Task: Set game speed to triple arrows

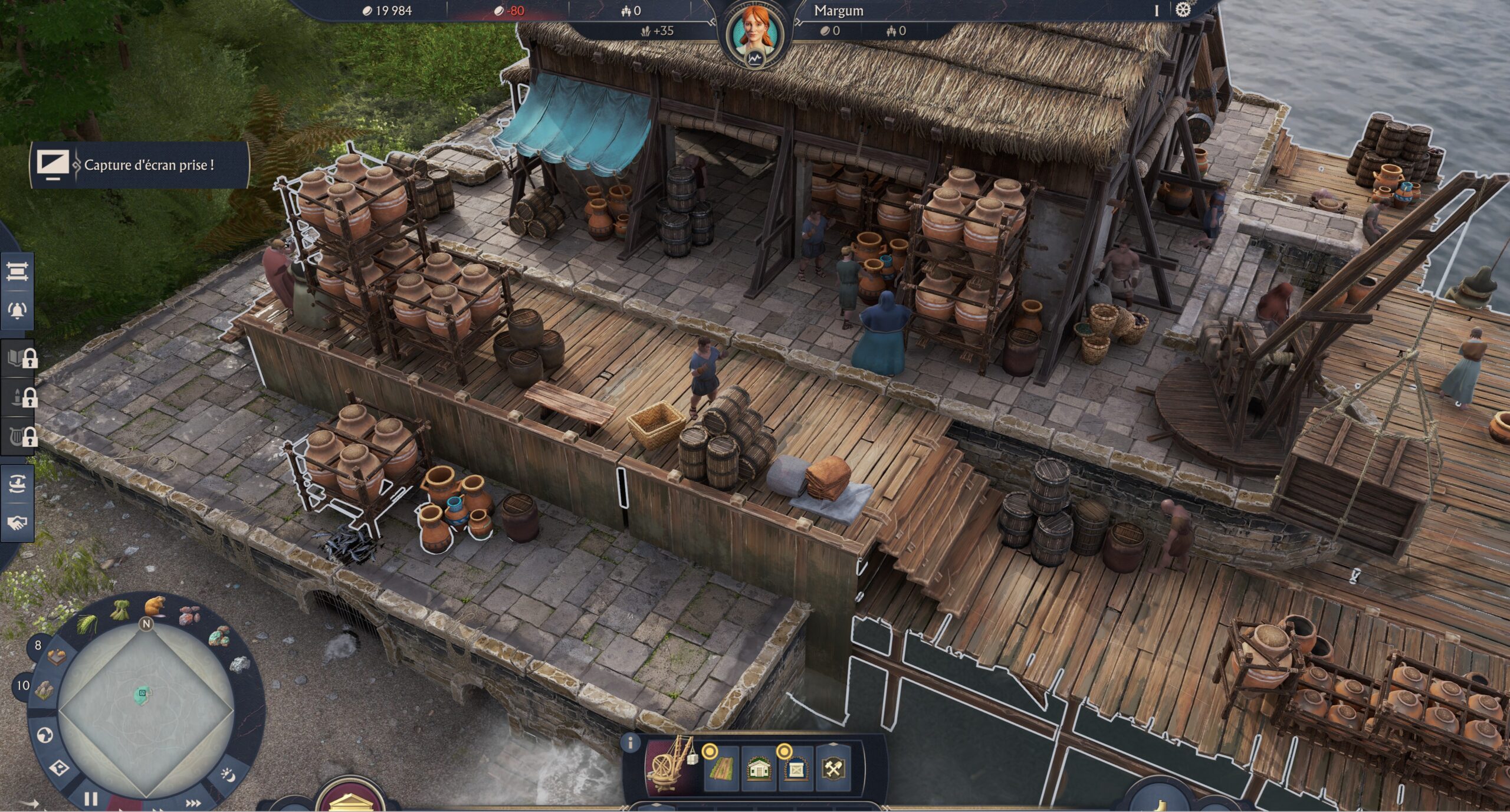Action: [x=193, y=803]
